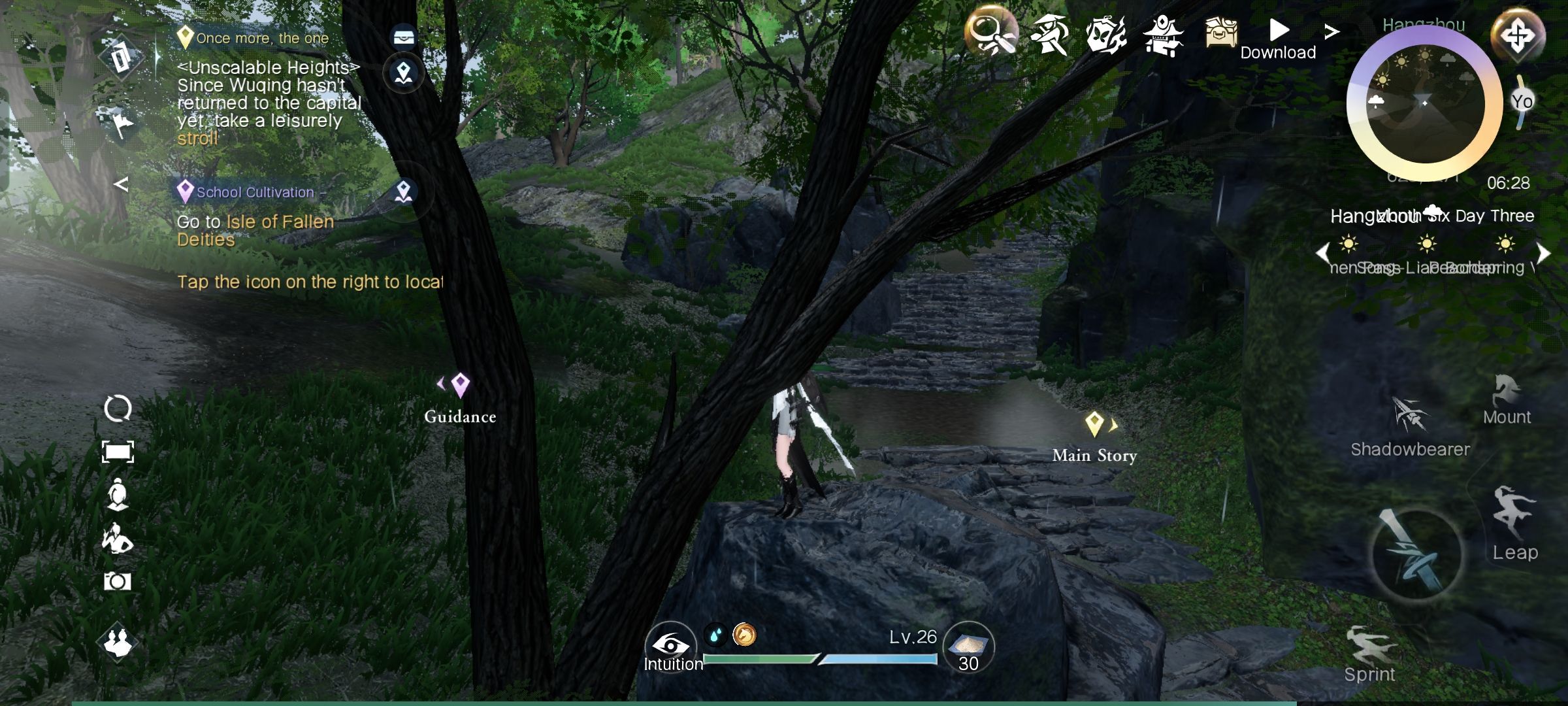1568x706 pixels.
Task: Open the magnifying glass search icon
Action: tap(990, 31)
